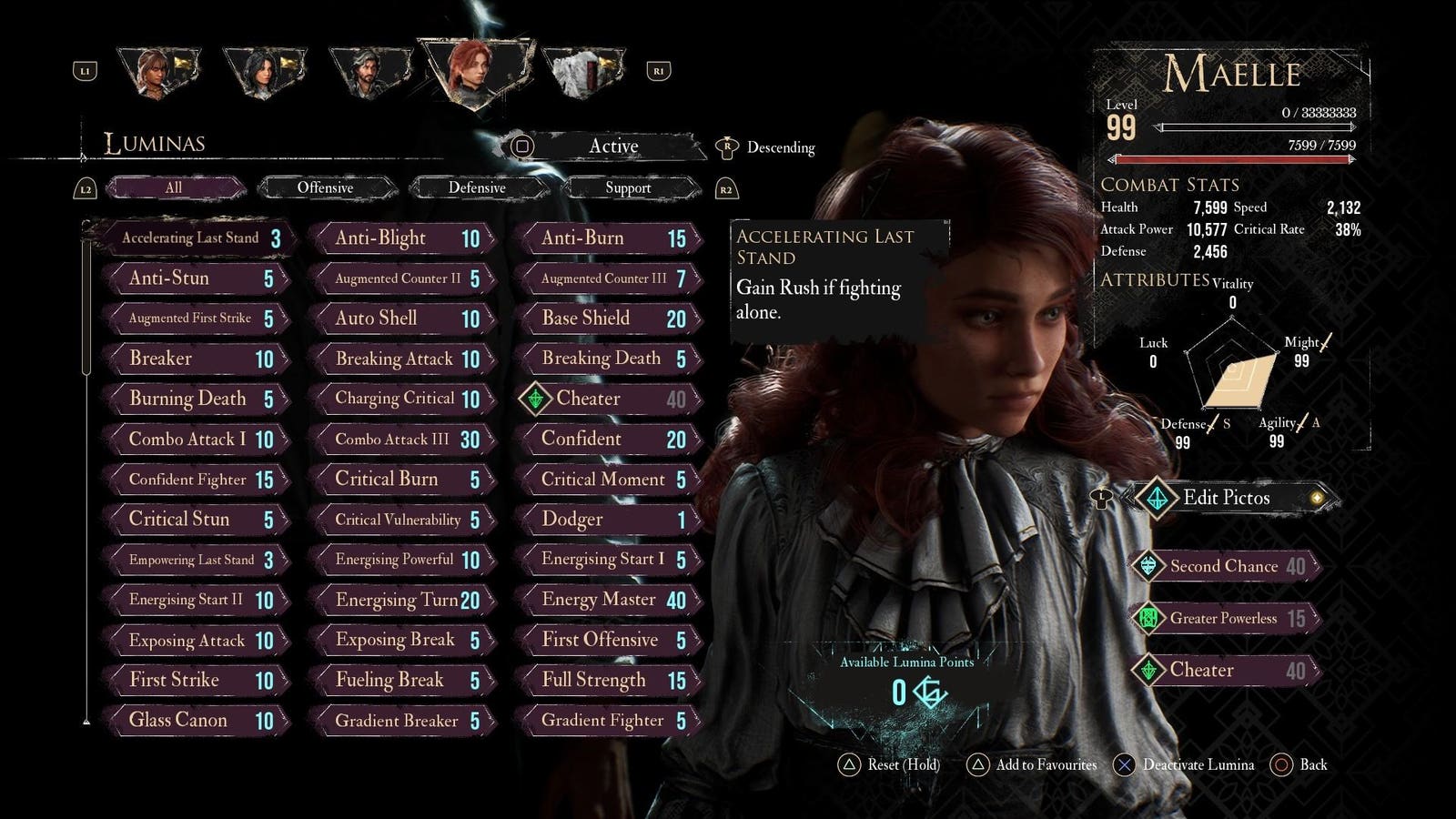Select the Greater Powerless picto slot
Image resolution: width=1456 pixels, height=819 pixels.
coord(1225,619)
